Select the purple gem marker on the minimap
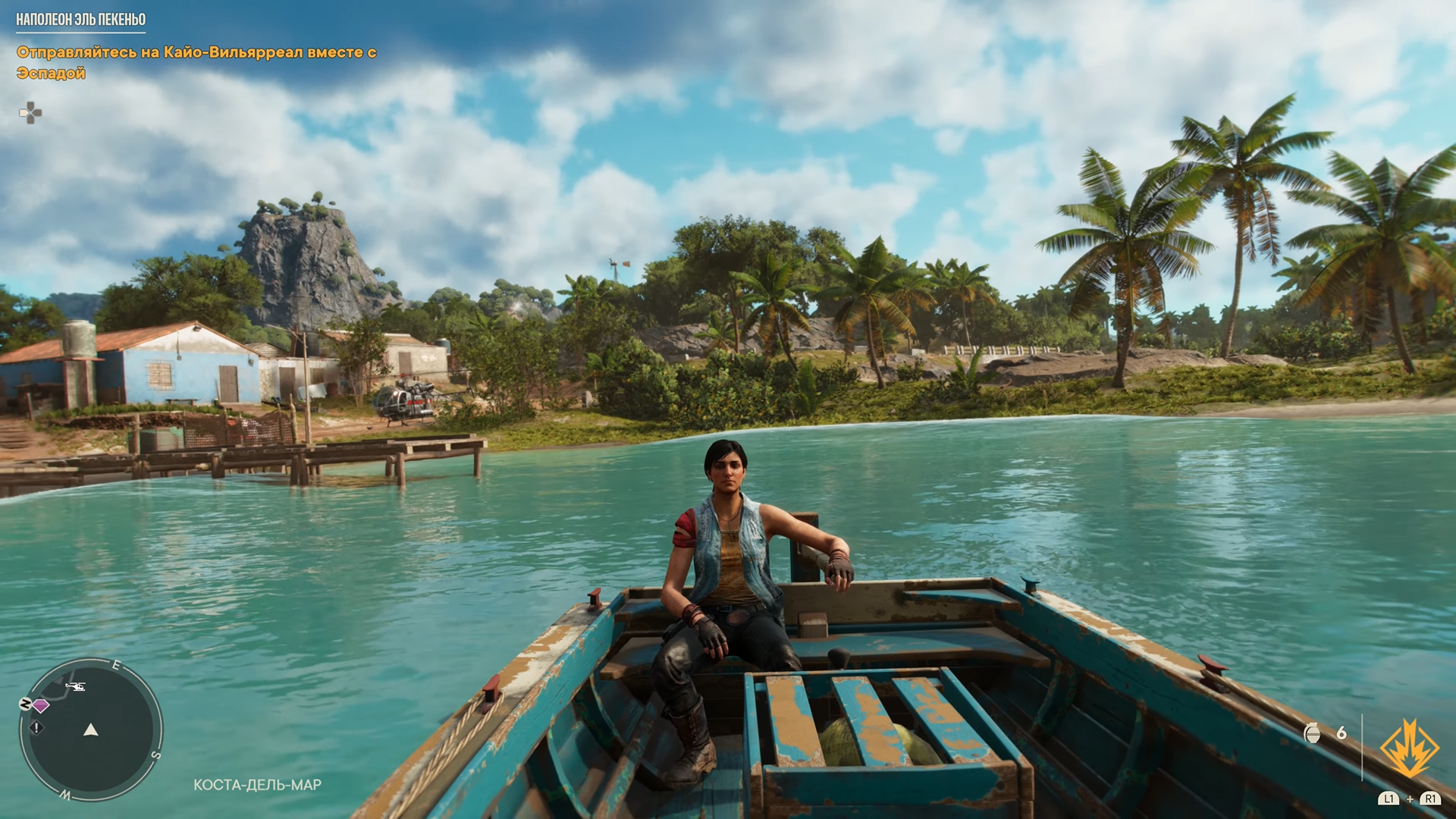Screen dimensions: 1456x819 coord(41,706)
